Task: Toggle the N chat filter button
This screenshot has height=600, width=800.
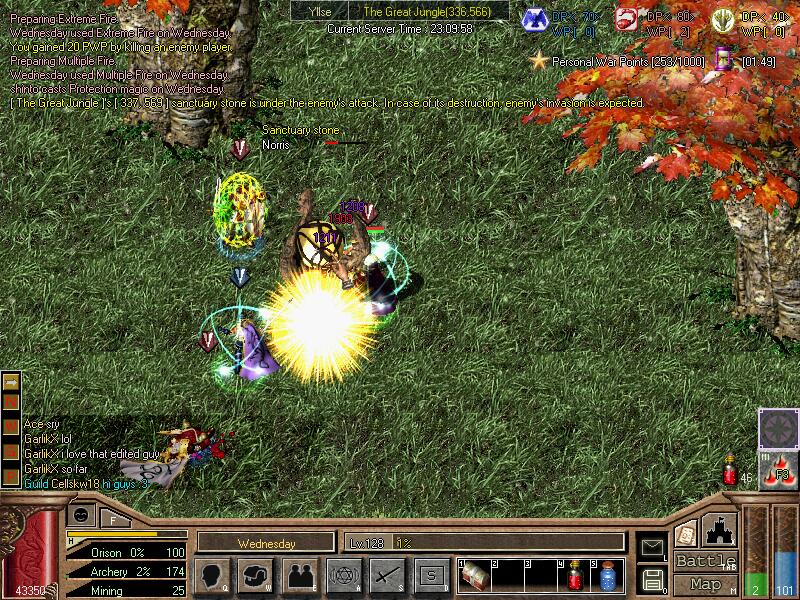Action: [11, 402]
